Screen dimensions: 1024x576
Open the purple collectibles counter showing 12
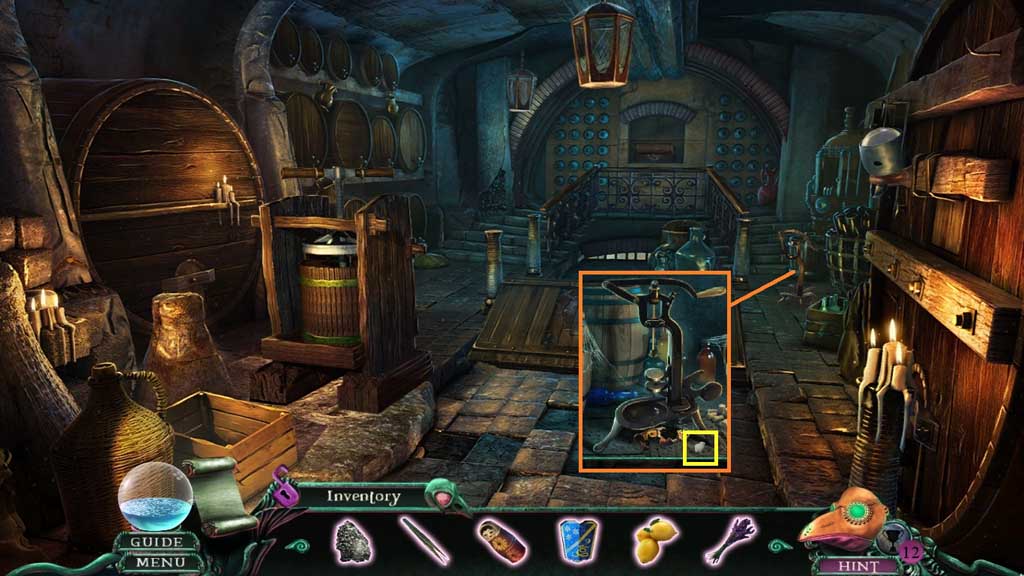(909, 551)
